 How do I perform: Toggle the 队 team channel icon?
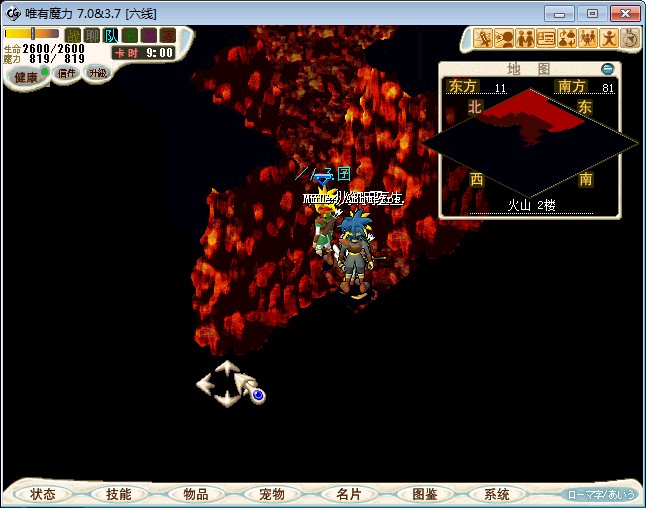111,36
